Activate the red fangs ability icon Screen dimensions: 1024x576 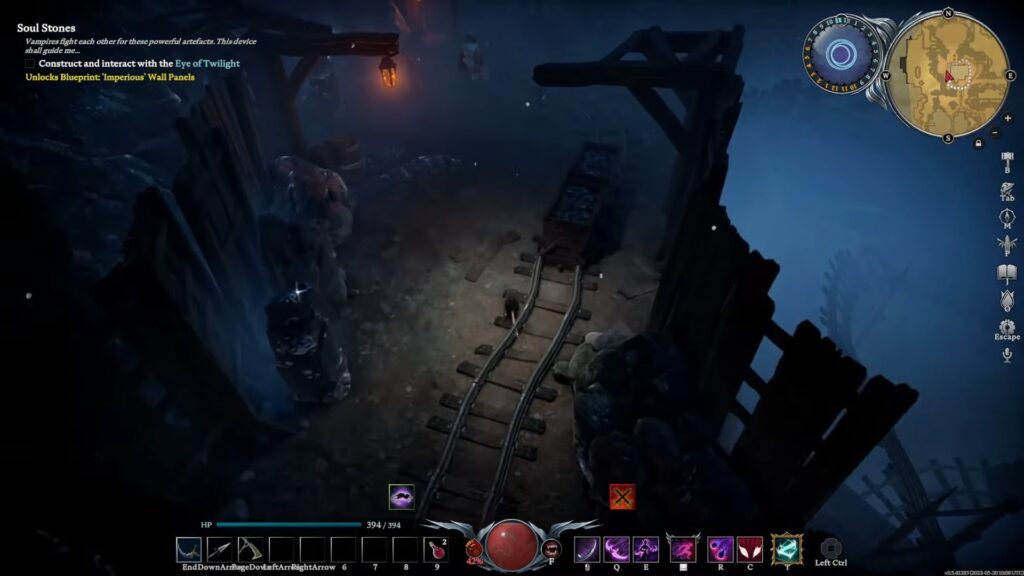click(x=750, y=548)
